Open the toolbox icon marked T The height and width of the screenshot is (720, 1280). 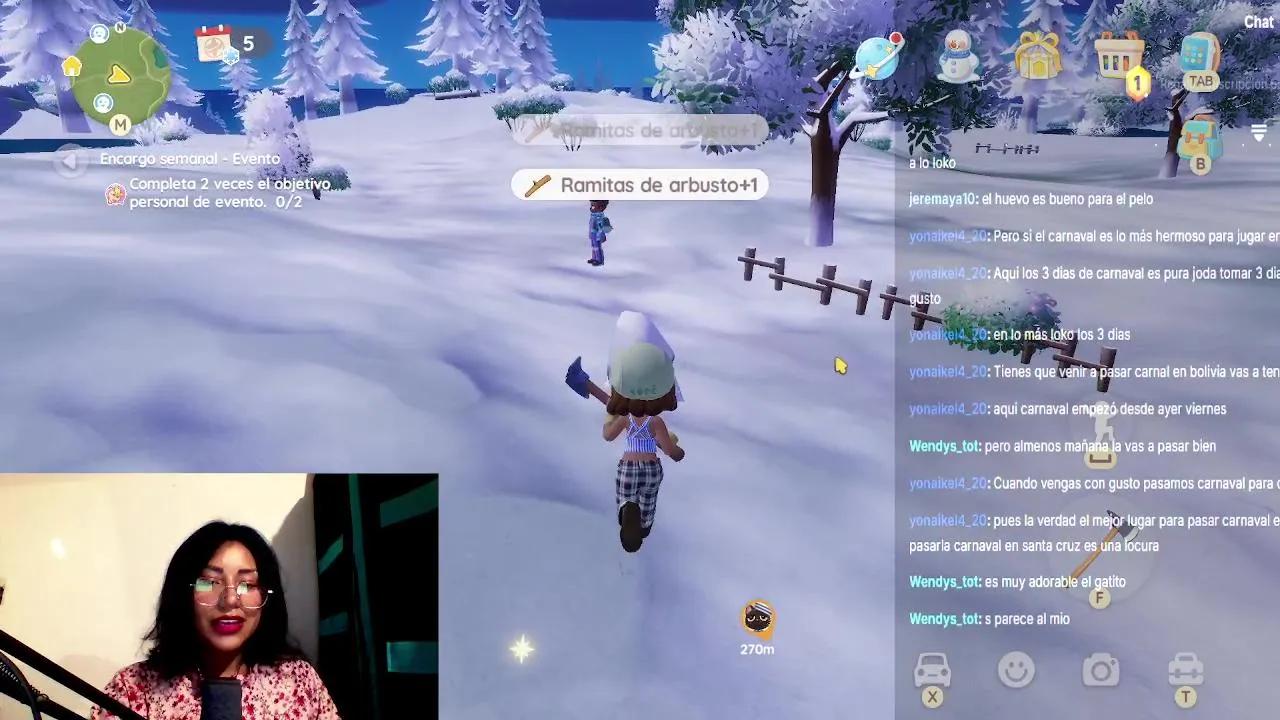1185,670
